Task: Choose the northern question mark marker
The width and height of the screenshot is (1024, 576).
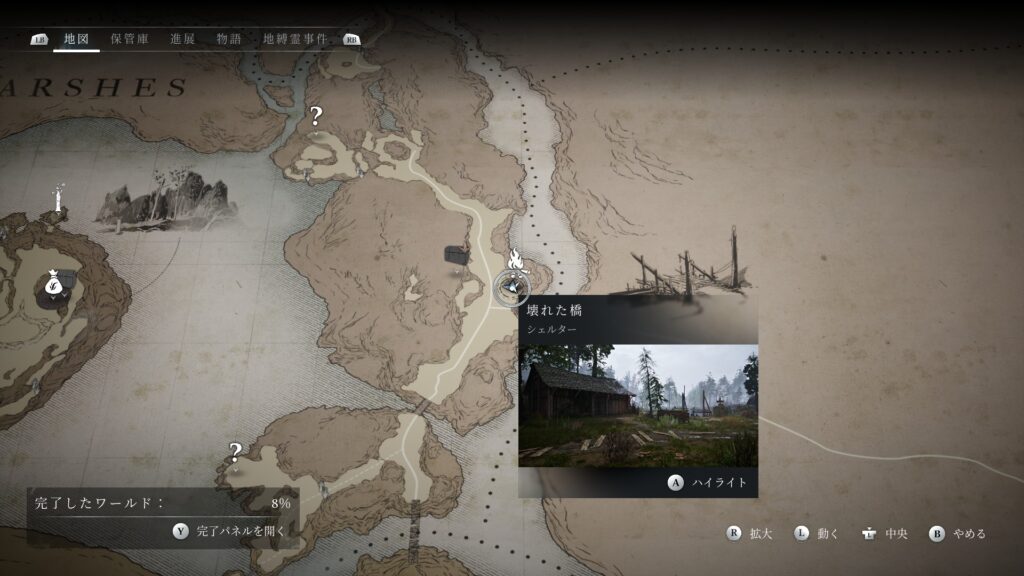Action: [316, 116]
